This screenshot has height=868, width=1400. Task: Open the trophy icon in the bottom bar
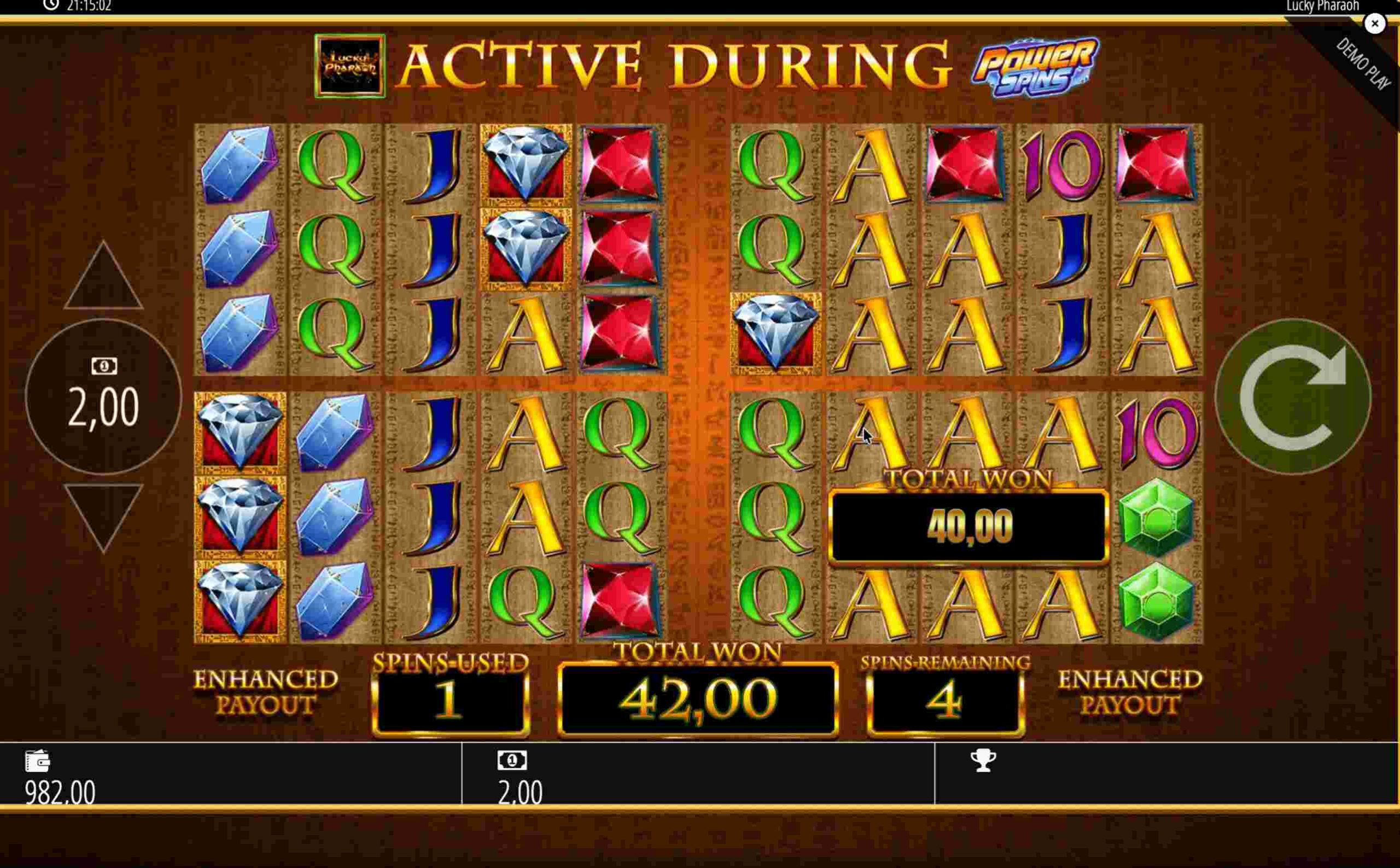click(x=983, y=761)
